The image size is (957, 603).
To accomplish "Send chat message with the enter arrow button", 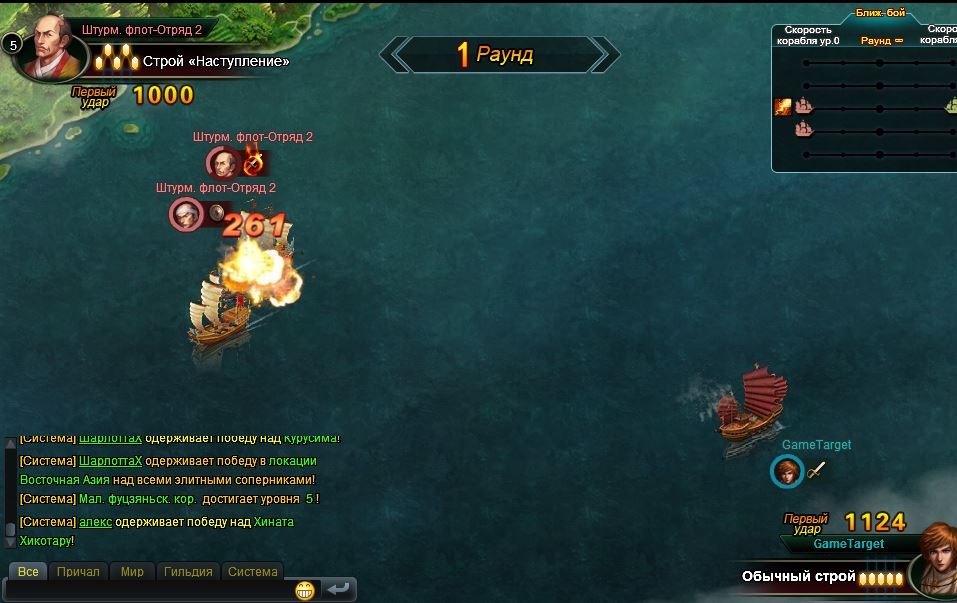I will (338, 590).
